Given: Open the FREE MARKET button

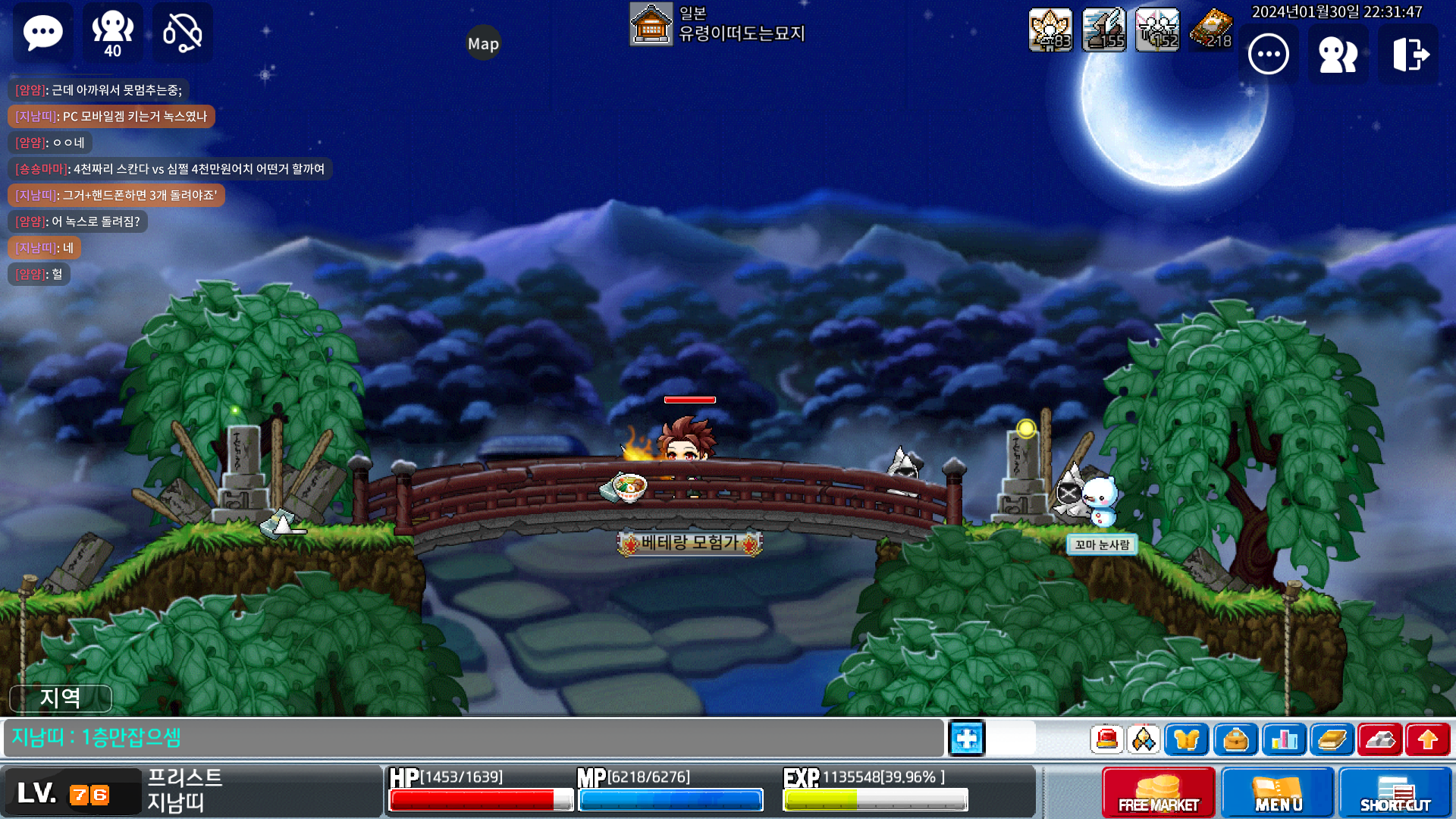Looking at the screenshot, I should pyautogui.click(x=1159, y=792).
